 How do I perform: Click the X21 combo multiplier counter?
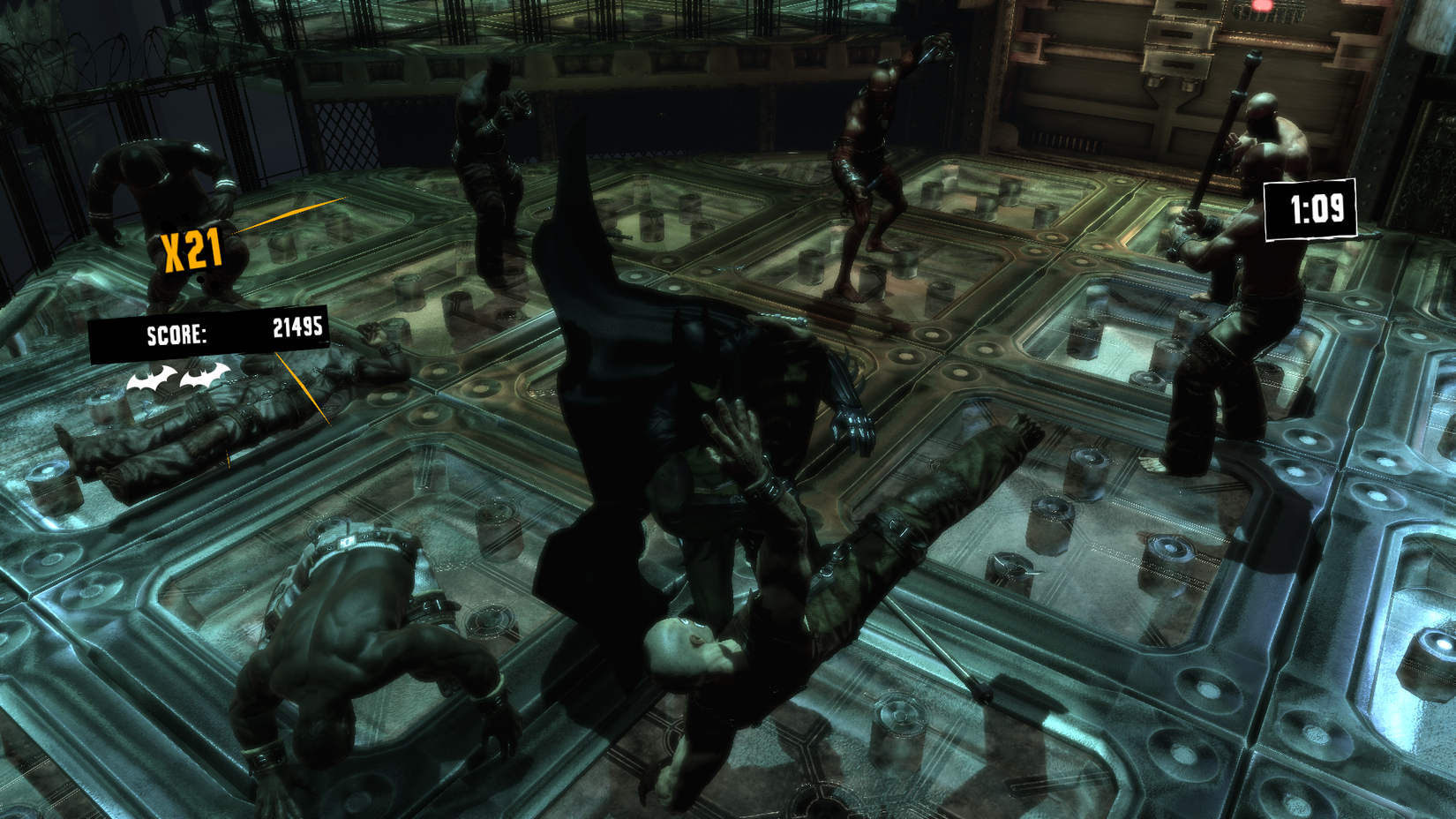pyautogui.click(x=192, y=247)
